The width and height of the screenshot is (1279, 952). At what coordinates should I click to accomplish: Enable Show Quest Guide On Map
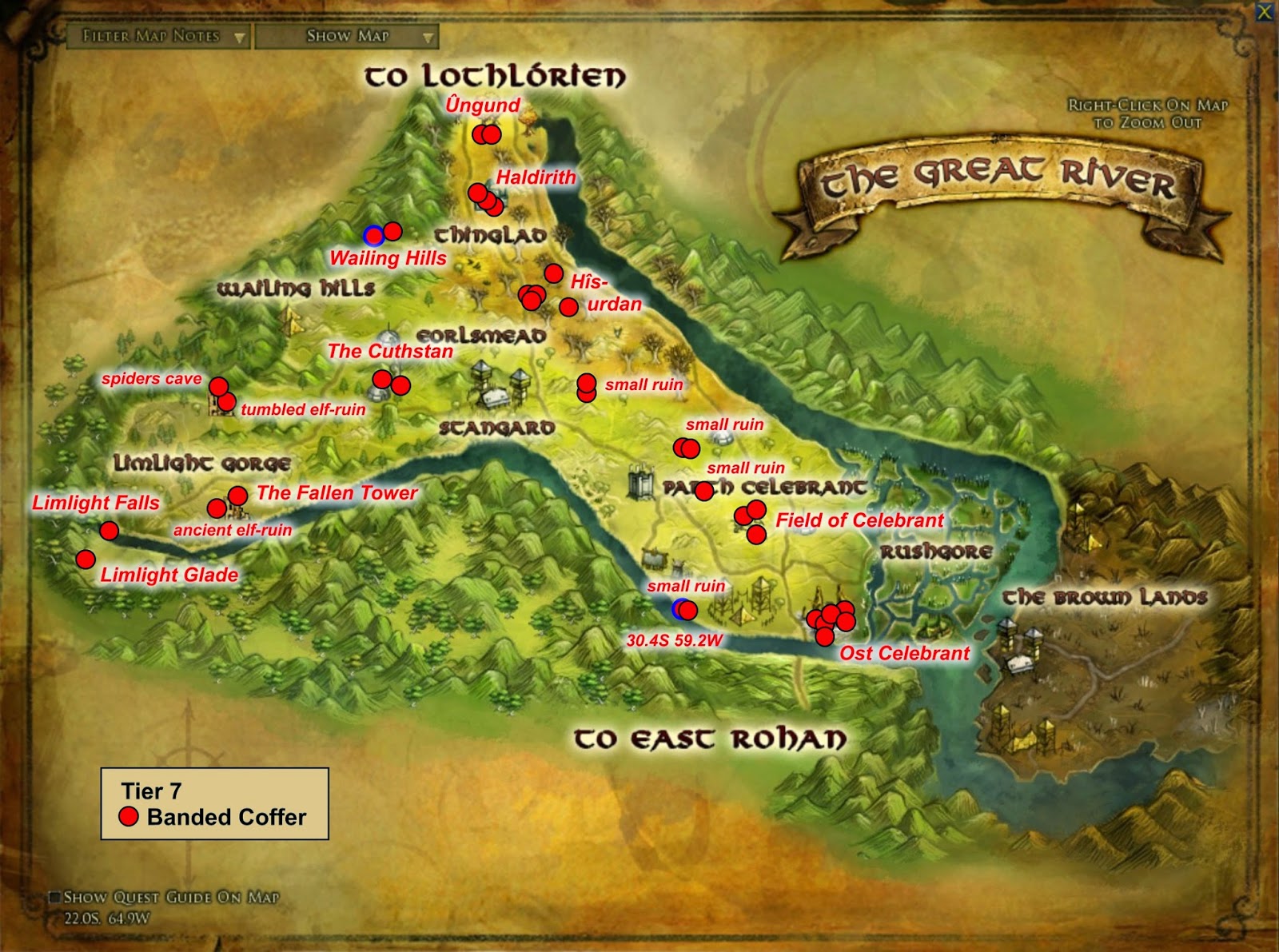coord(57,897)
